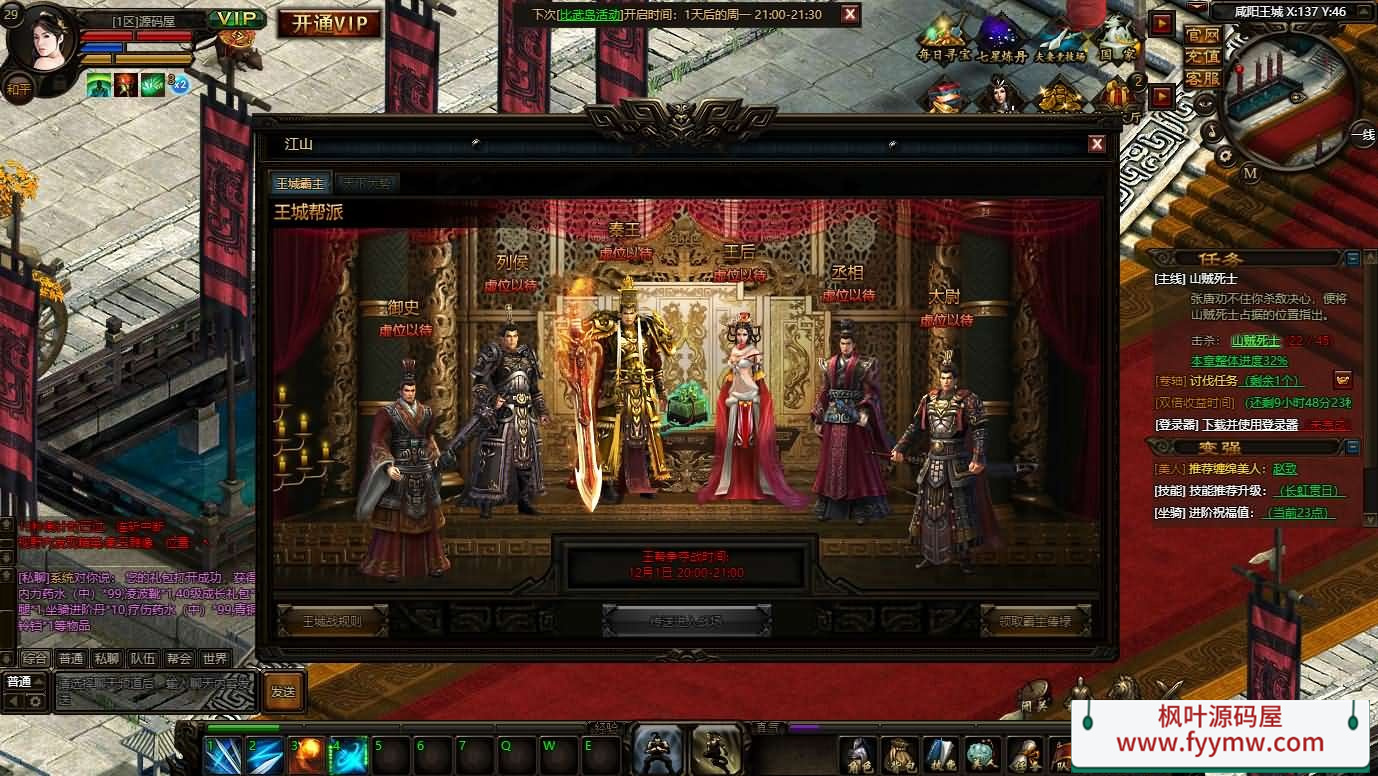Open the 每日寻宝 daily treasure icon

coord(943,40)
